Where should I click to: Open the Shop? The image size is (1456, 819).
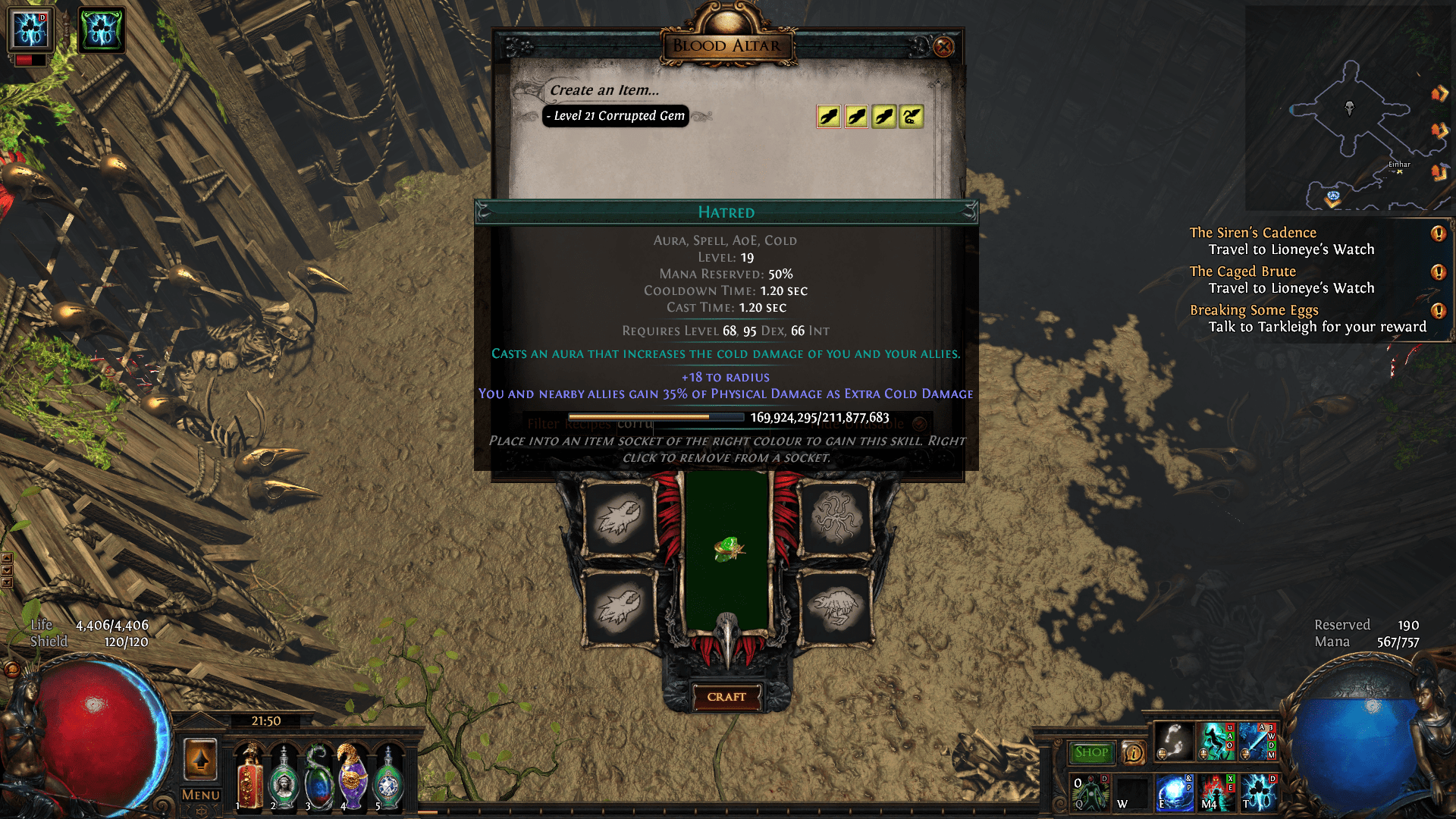[x=1092, y=753]
